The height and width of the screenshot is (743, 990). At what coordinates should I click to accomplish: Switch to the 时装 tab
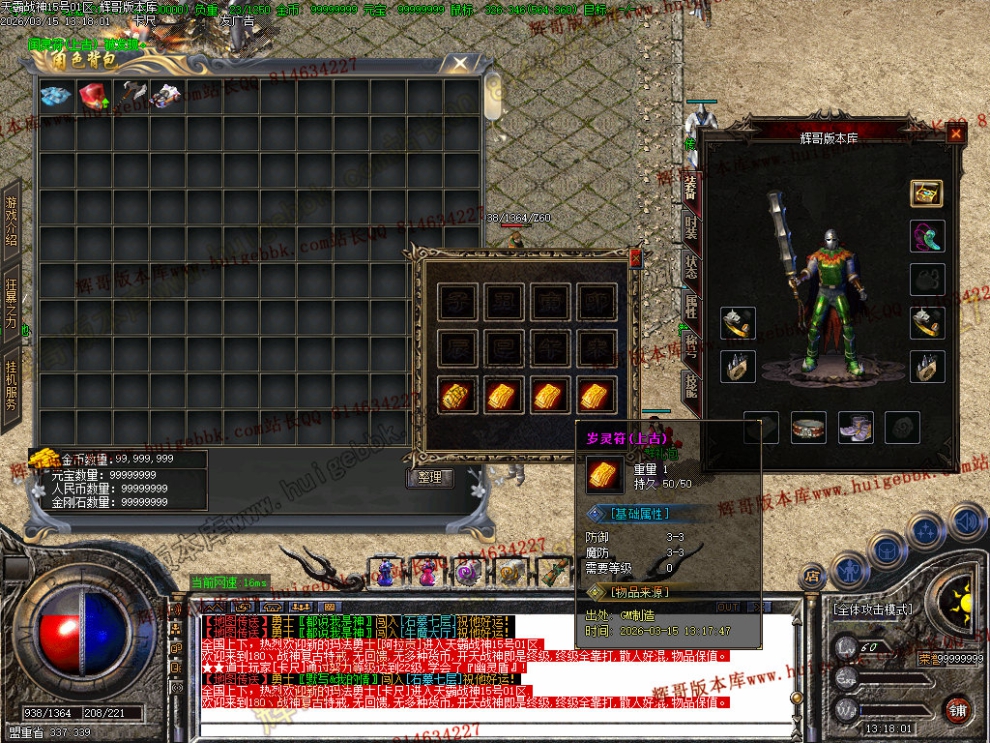click(x=690, y=227)
